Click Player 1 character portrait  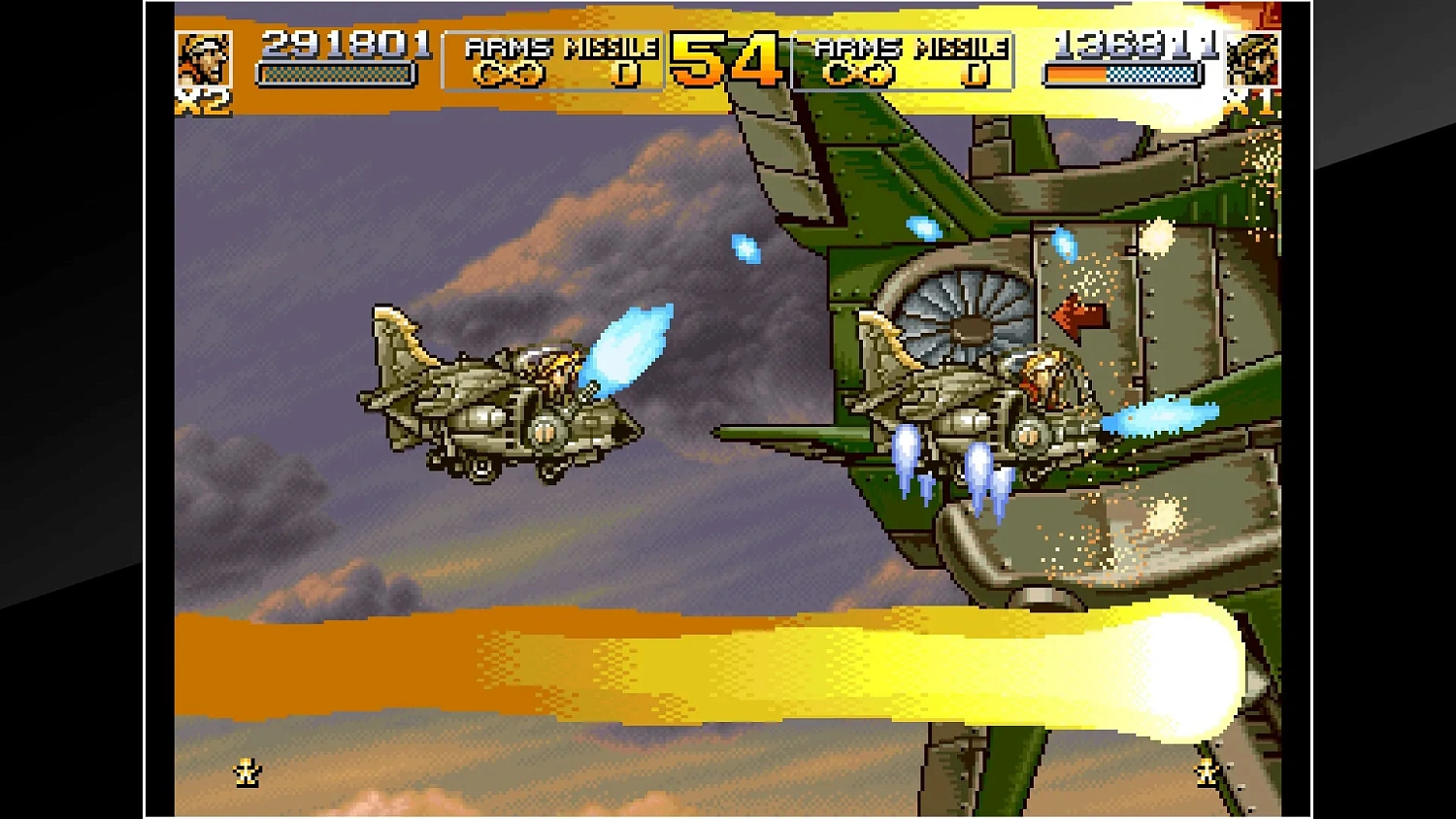point(206,58)
